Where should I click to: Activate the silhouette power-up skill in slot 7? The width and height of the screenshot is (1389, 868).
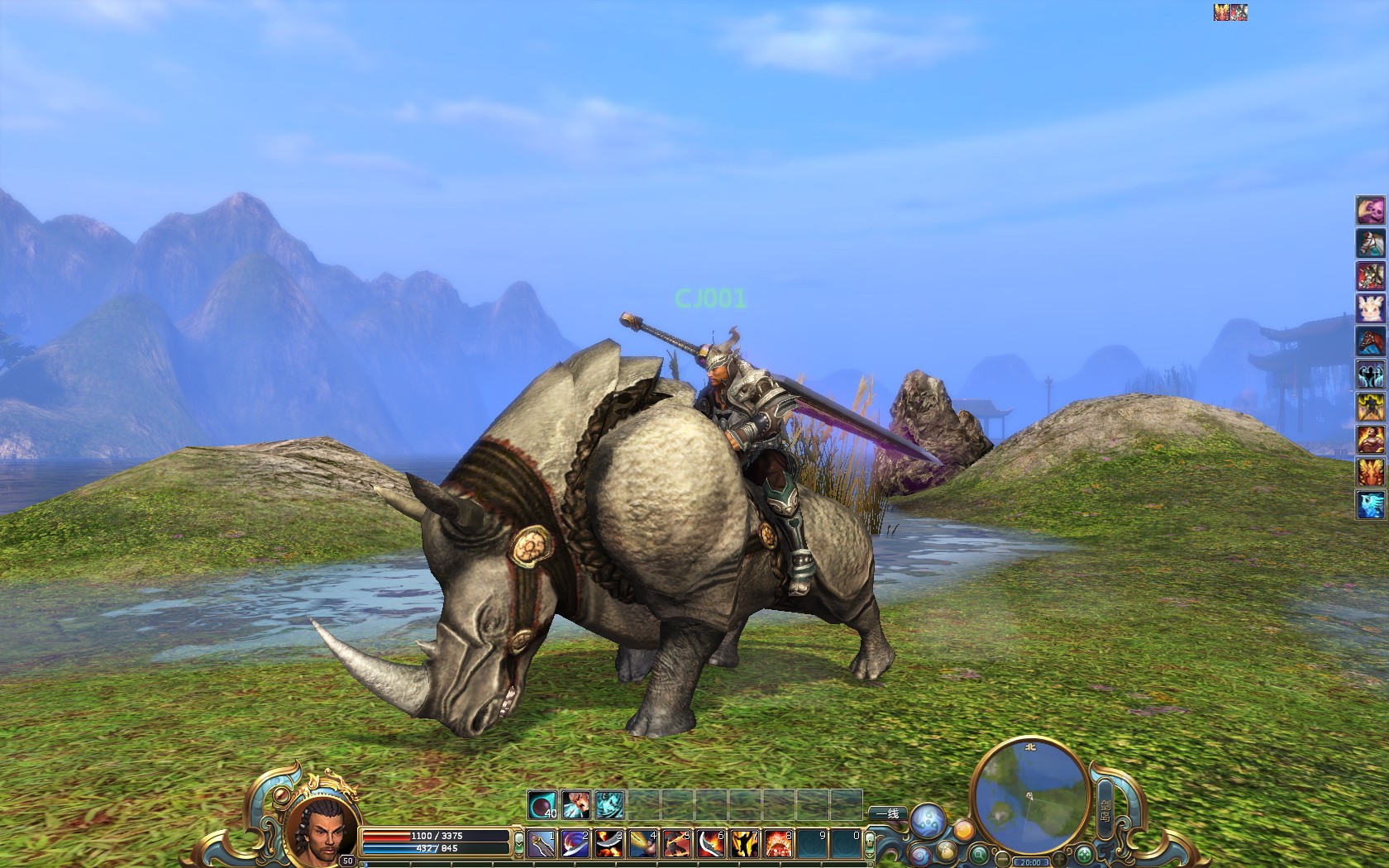coord(745,844)
